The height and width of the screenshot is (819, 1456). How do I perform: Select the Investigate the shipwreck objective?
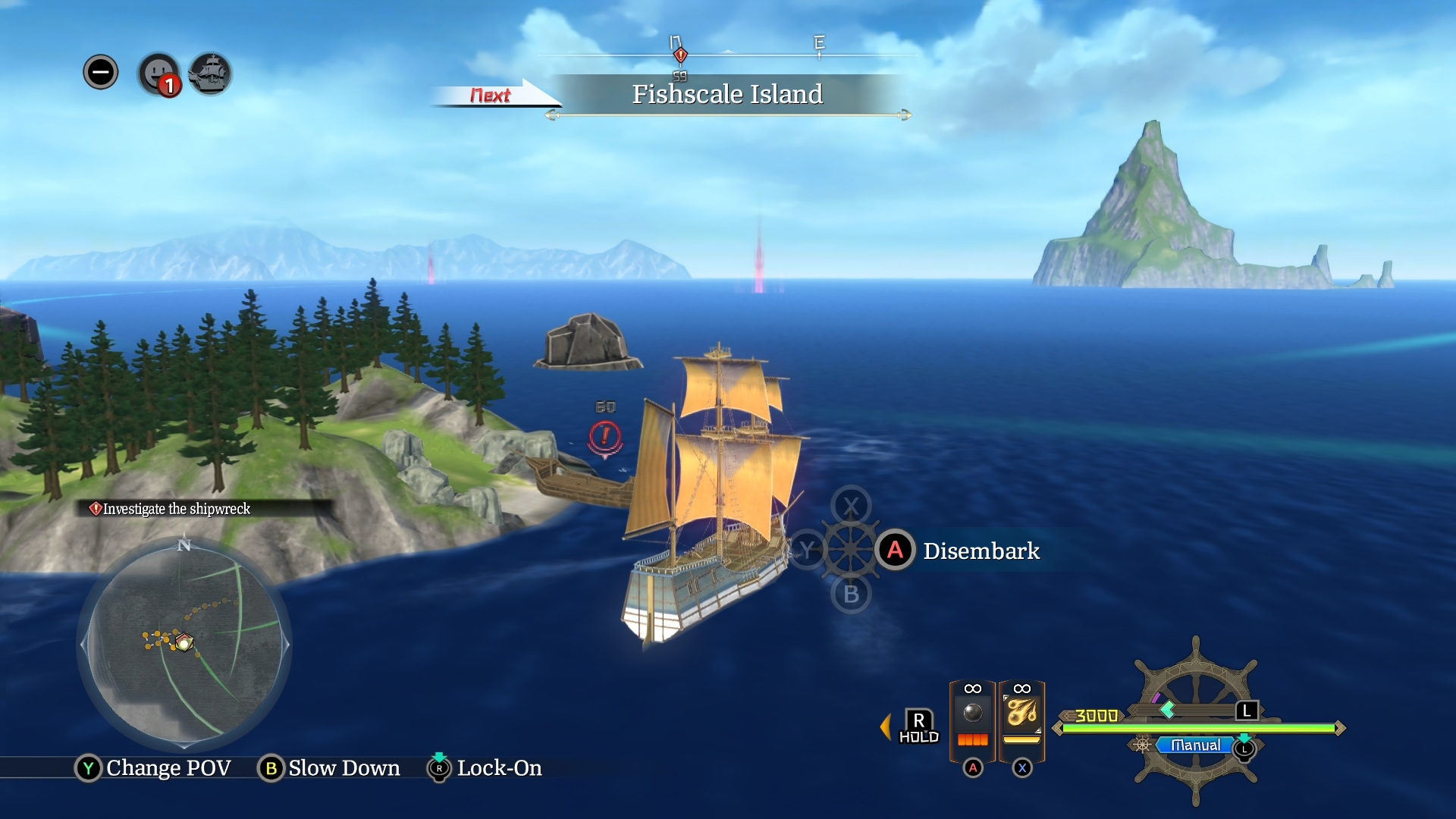tap(176, 509)
